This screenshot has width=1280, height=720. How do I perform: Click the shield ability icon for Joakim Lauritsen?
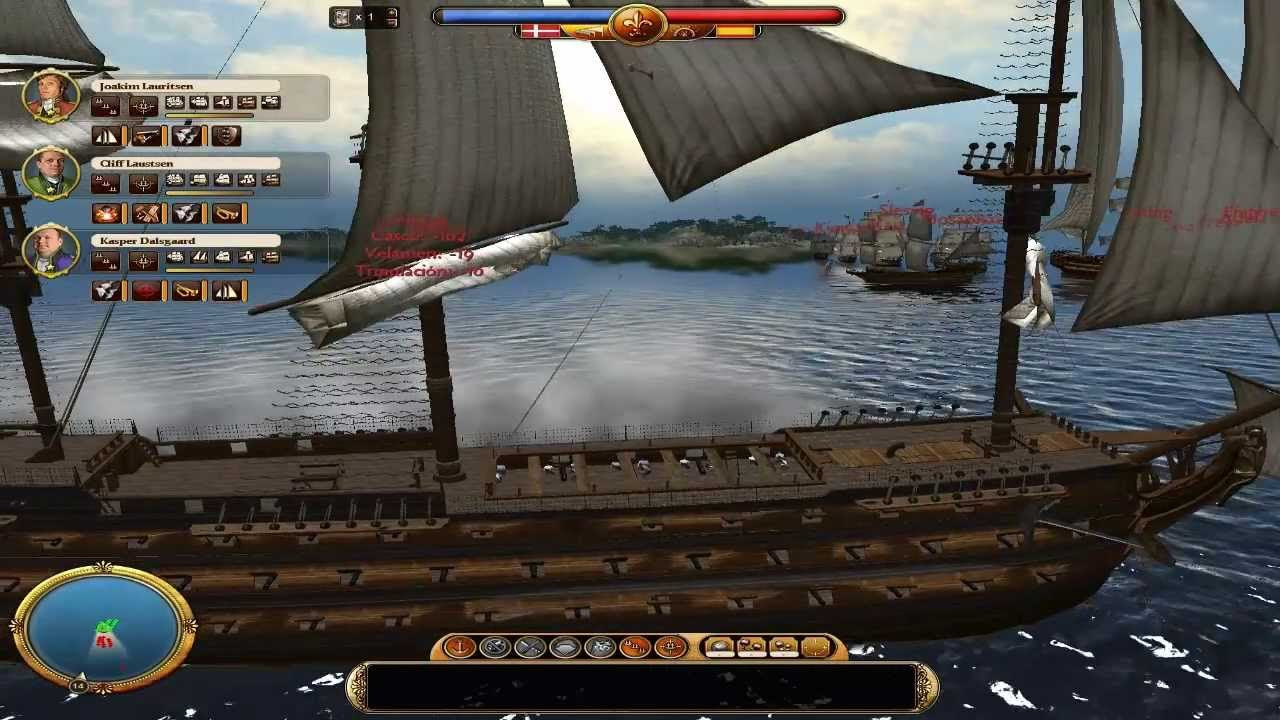(227, 136)
